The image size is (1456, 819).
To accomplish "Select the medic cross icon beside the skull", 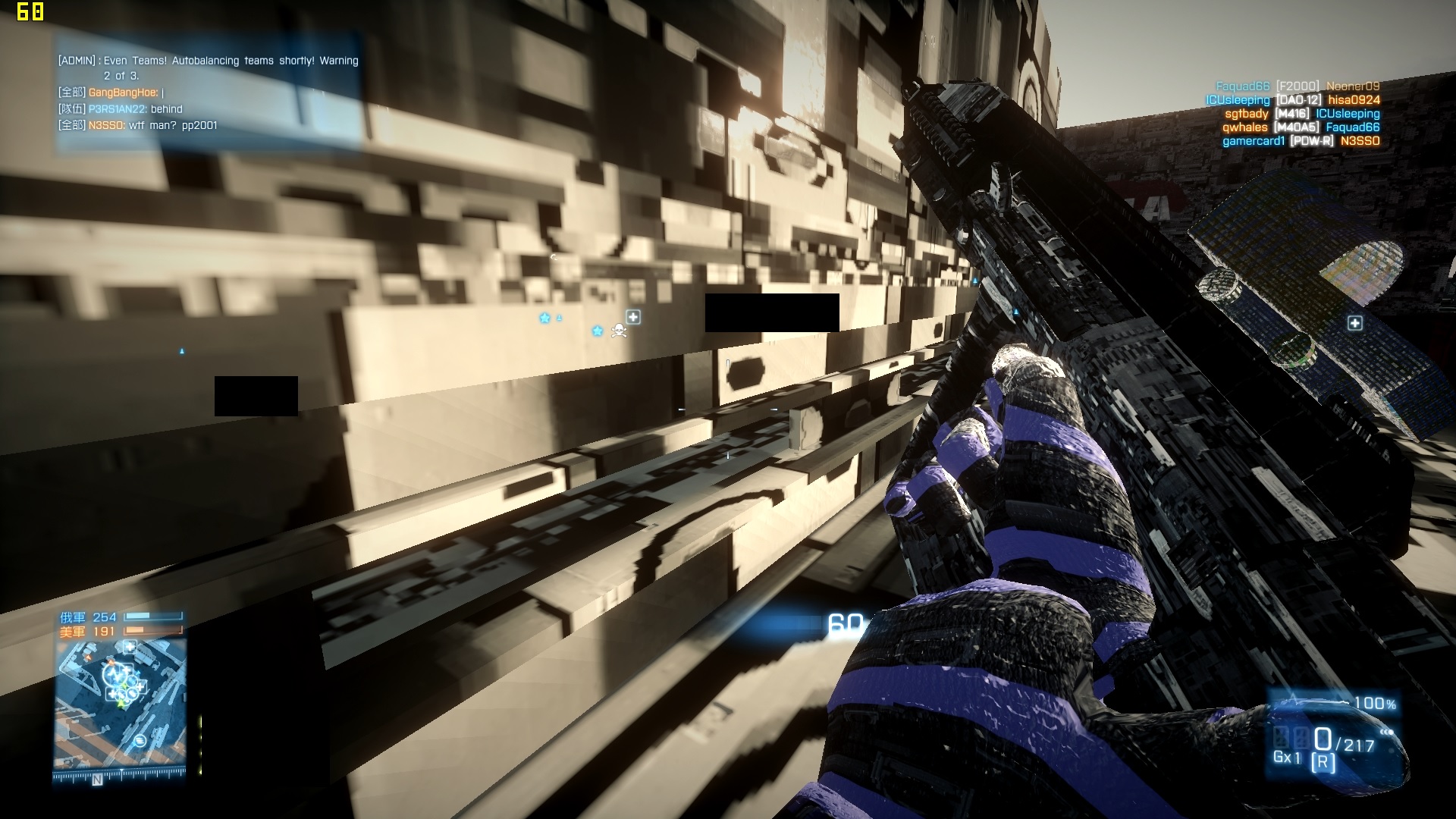I will point(633,317).
